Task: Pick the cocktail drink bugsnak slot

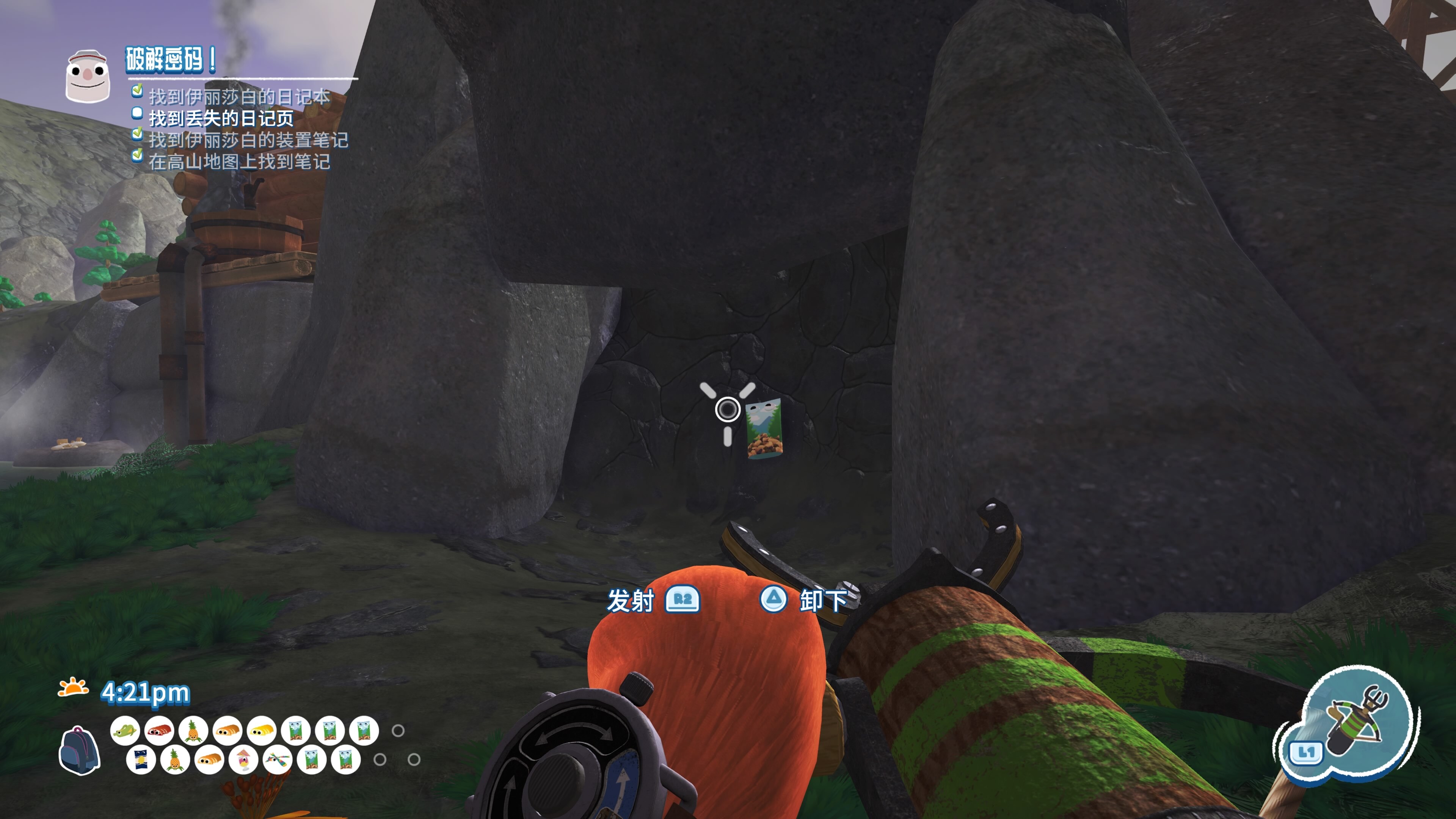Action: click(243, 759)
